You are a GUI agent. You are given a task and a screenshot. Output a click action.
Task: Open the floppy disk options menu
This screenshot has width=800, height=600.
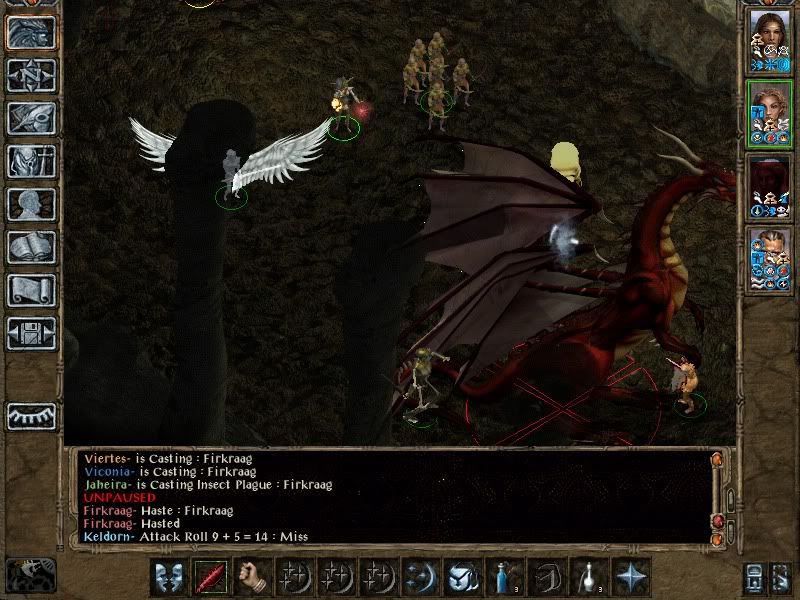point(31,333)
